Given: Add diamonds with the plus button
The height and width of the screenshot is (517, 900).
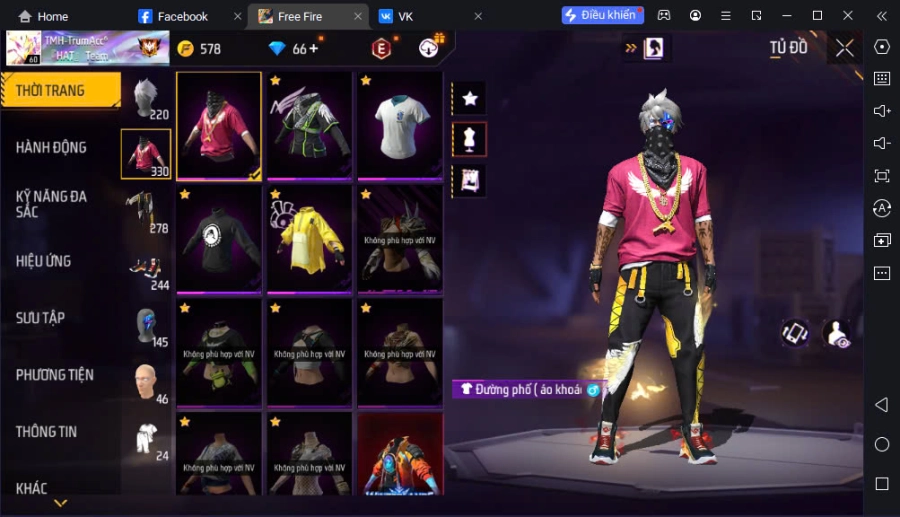Looking at the screenshot, I should pos(313,48).
